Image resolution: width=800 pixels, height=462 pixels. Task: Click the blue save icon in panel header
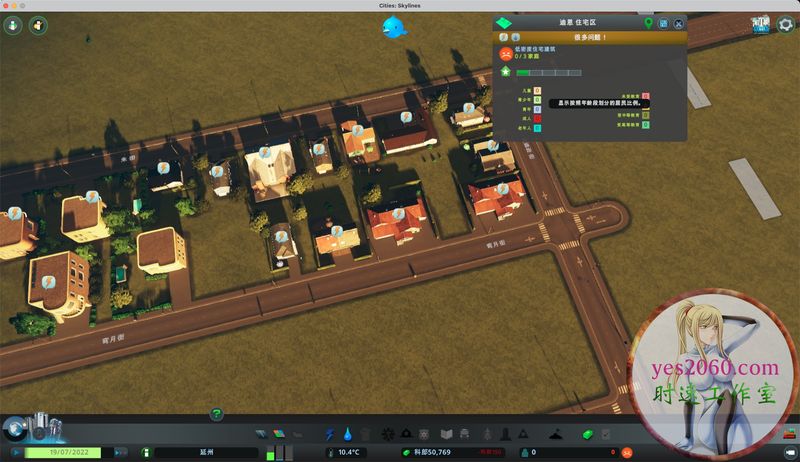[x=664, y=23]
